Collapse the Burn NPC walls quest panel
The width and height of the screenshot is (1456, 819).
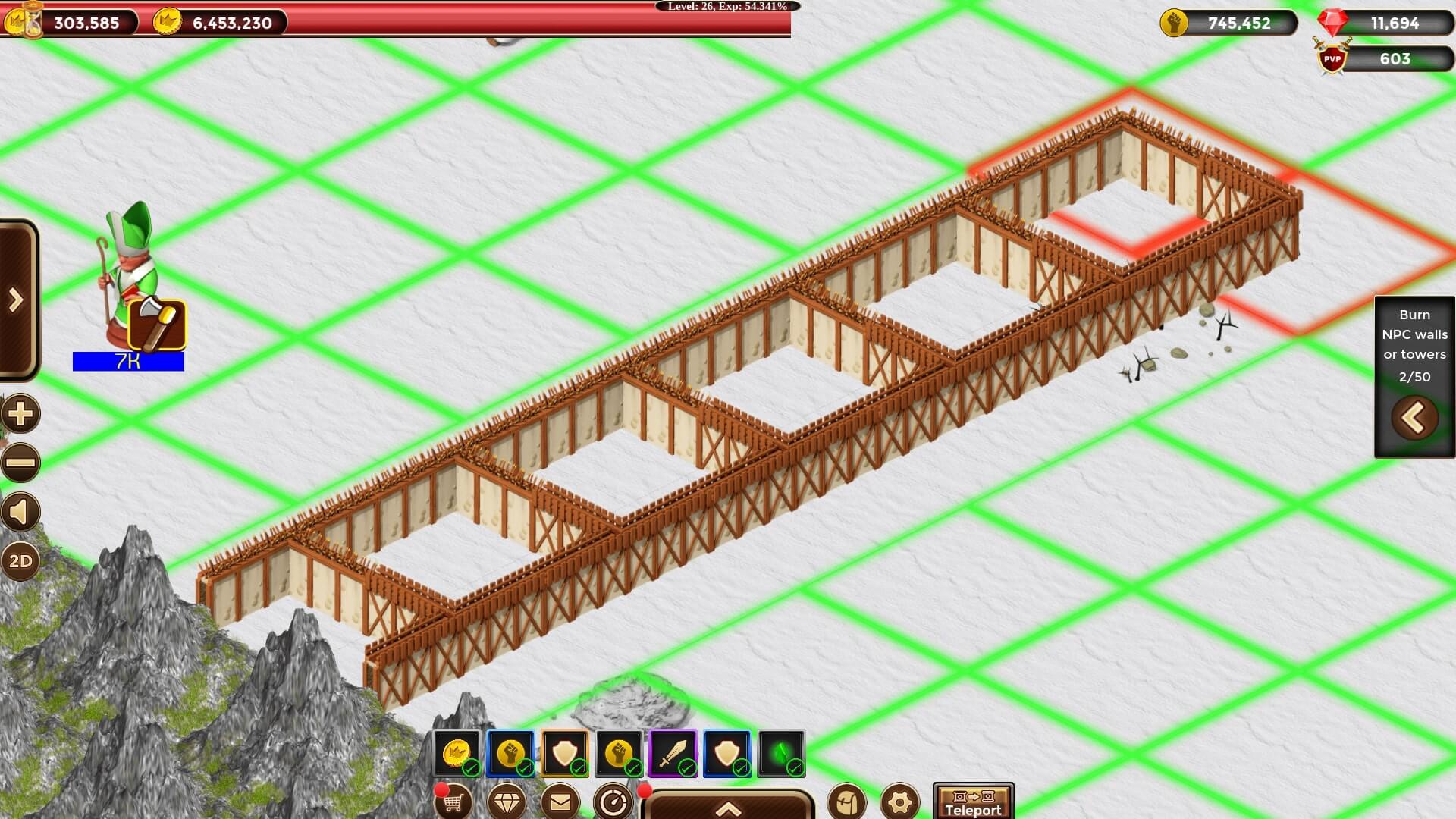(x=1414, y=418)
